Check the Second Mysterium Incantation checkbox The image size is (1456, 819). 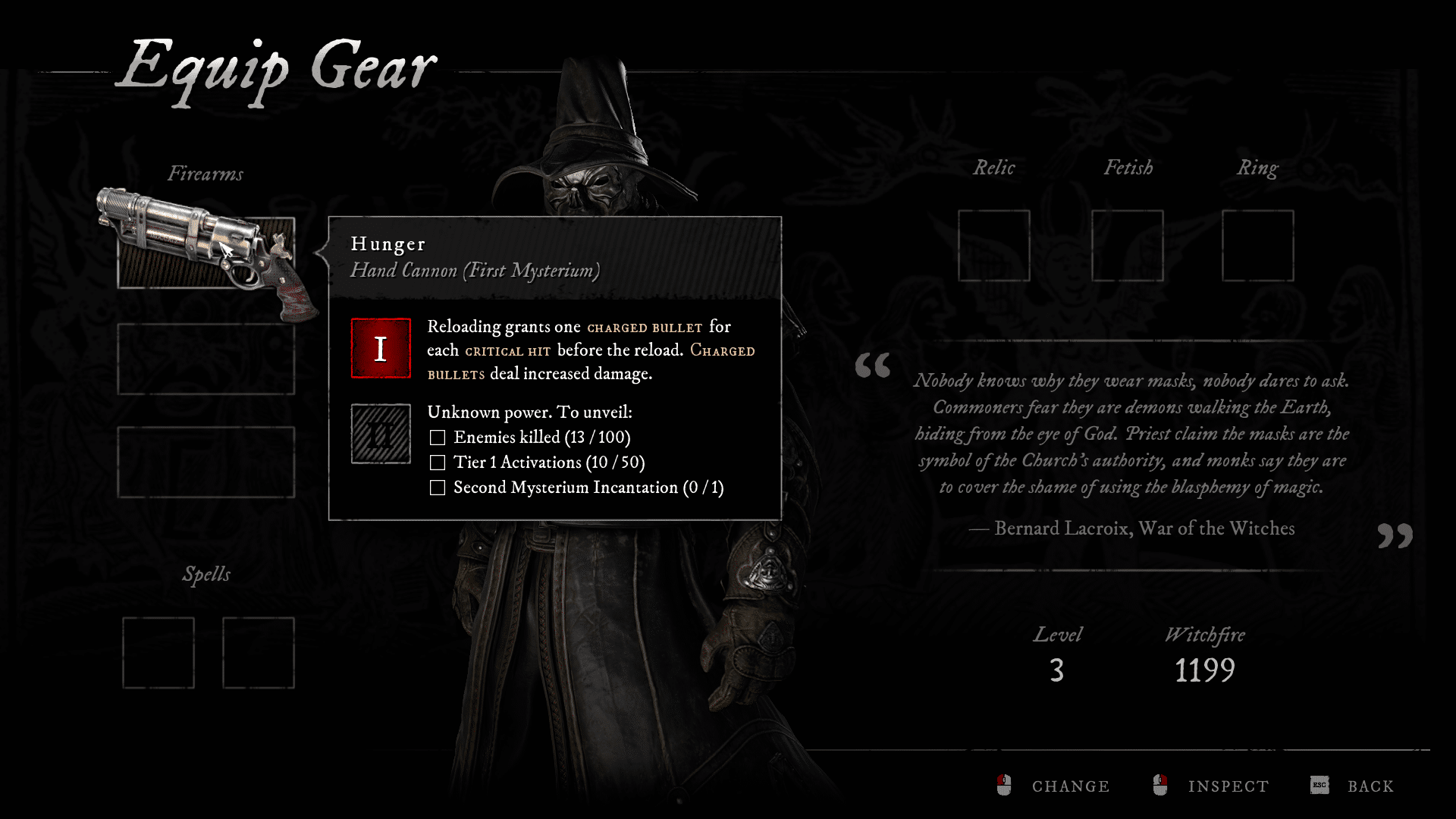437,488
